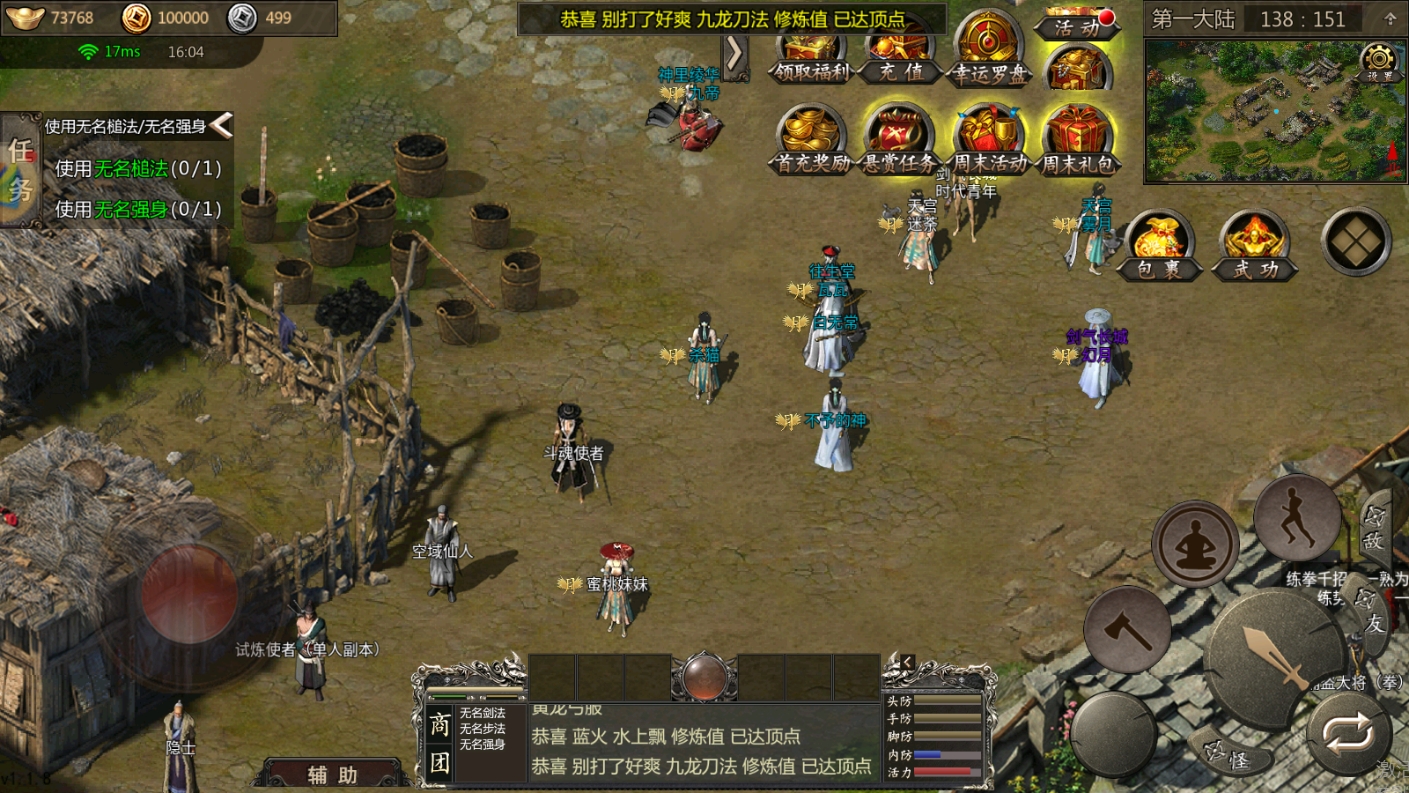Activate the meditation sitting pose button
This screenshot has width=1409, height=793.
(1195, 545)
